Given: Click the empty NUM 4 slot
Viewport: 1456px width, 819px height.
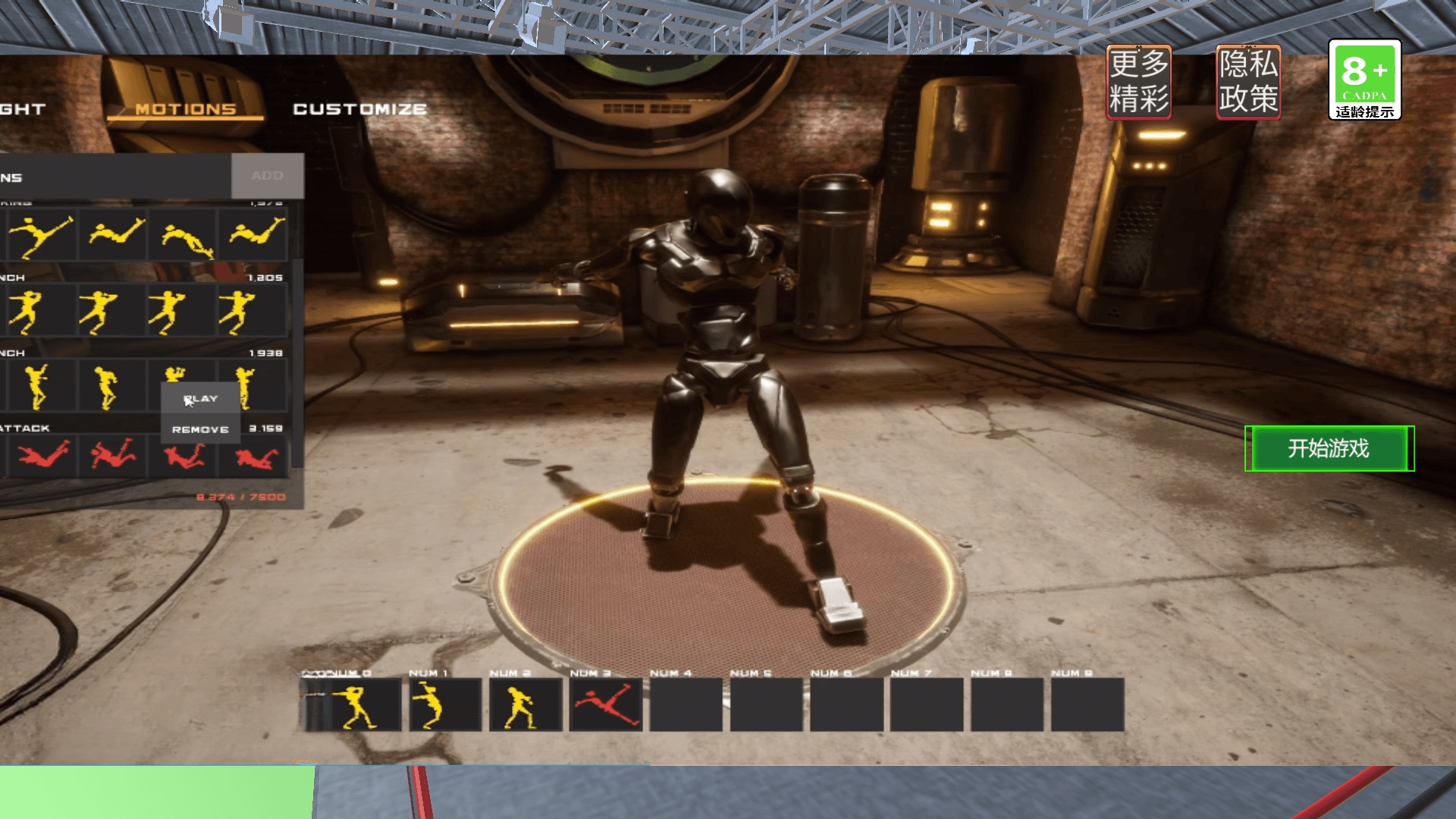Looking at the screenshot, I should click(x=686, y=705).
